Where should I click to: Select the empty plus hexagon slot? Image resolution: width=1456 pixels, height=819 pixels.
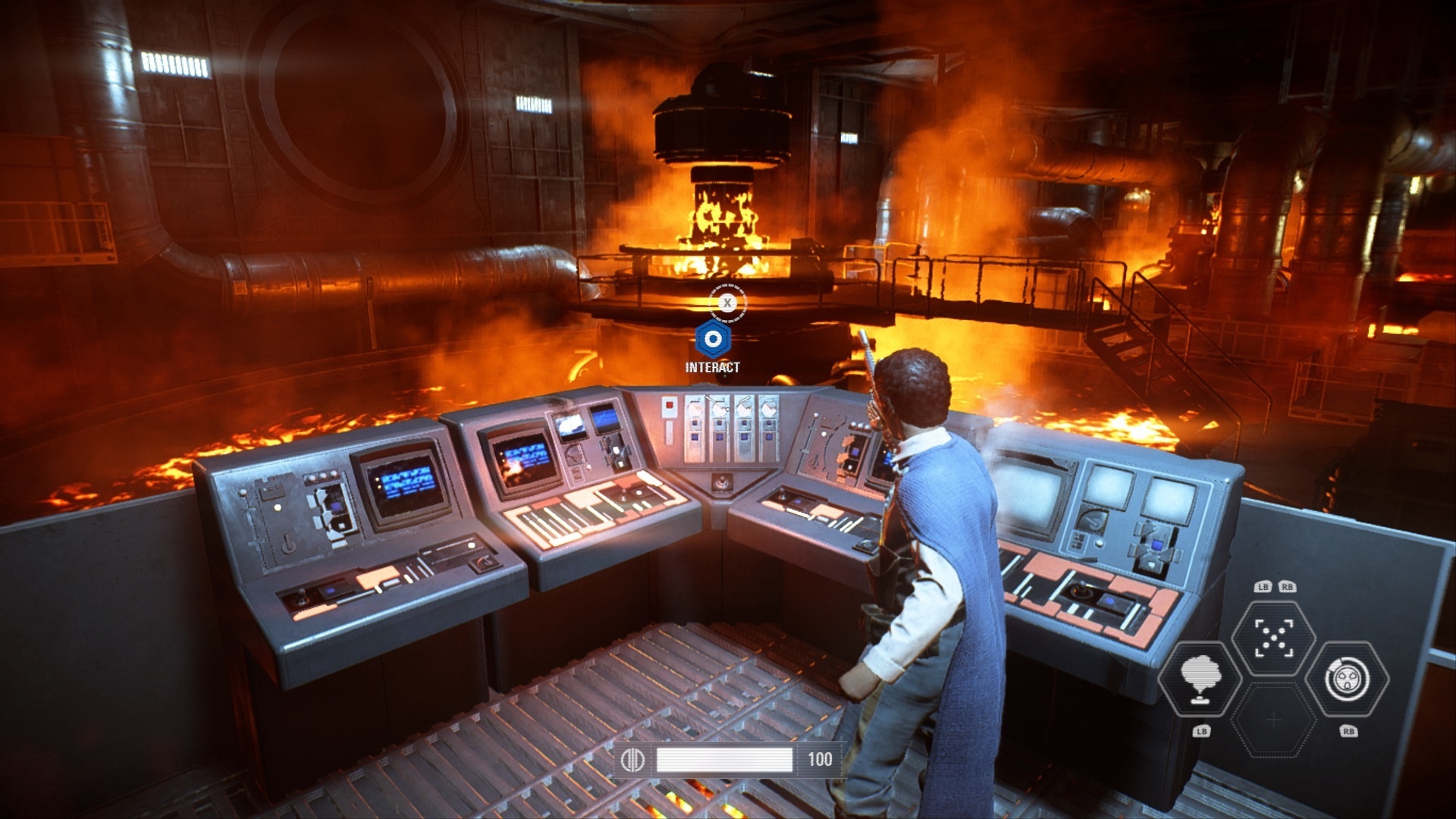pyautogui.click(x=1273, y=720)
